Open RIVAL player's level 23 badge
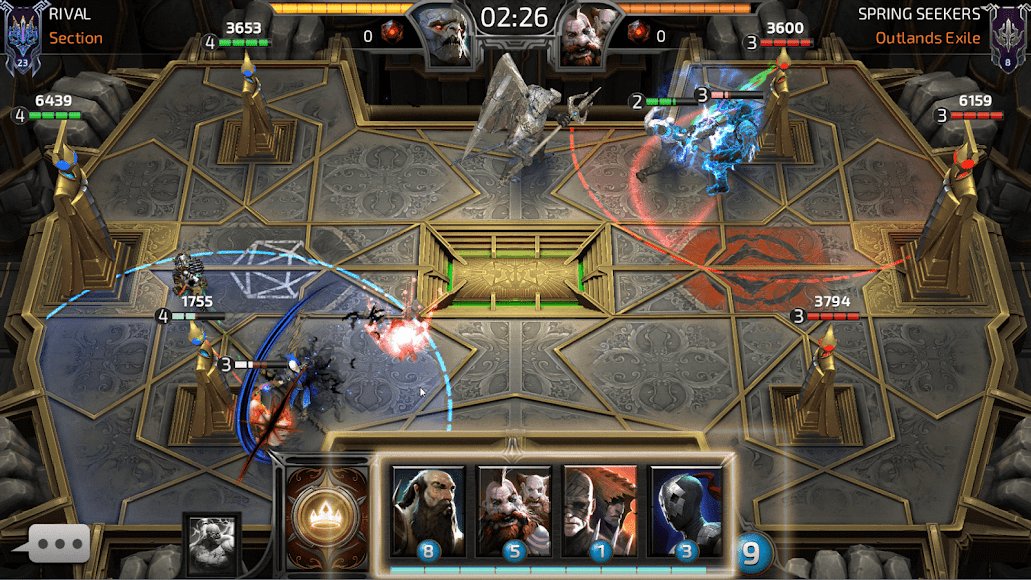 21,36
